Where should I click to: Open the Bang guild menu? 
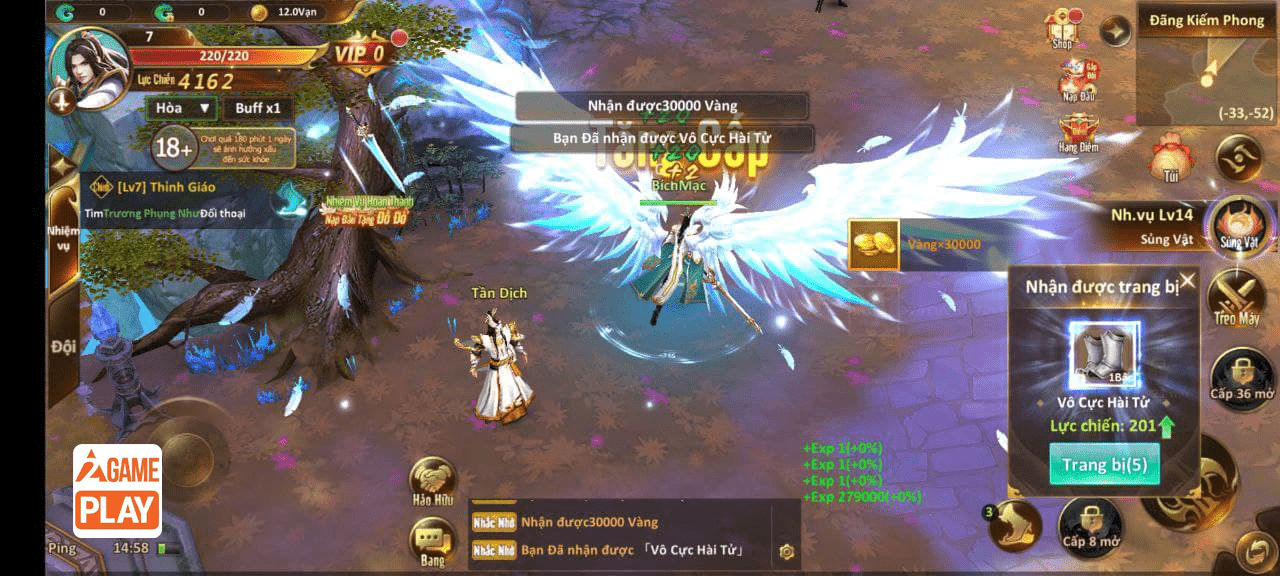point(433,543)
